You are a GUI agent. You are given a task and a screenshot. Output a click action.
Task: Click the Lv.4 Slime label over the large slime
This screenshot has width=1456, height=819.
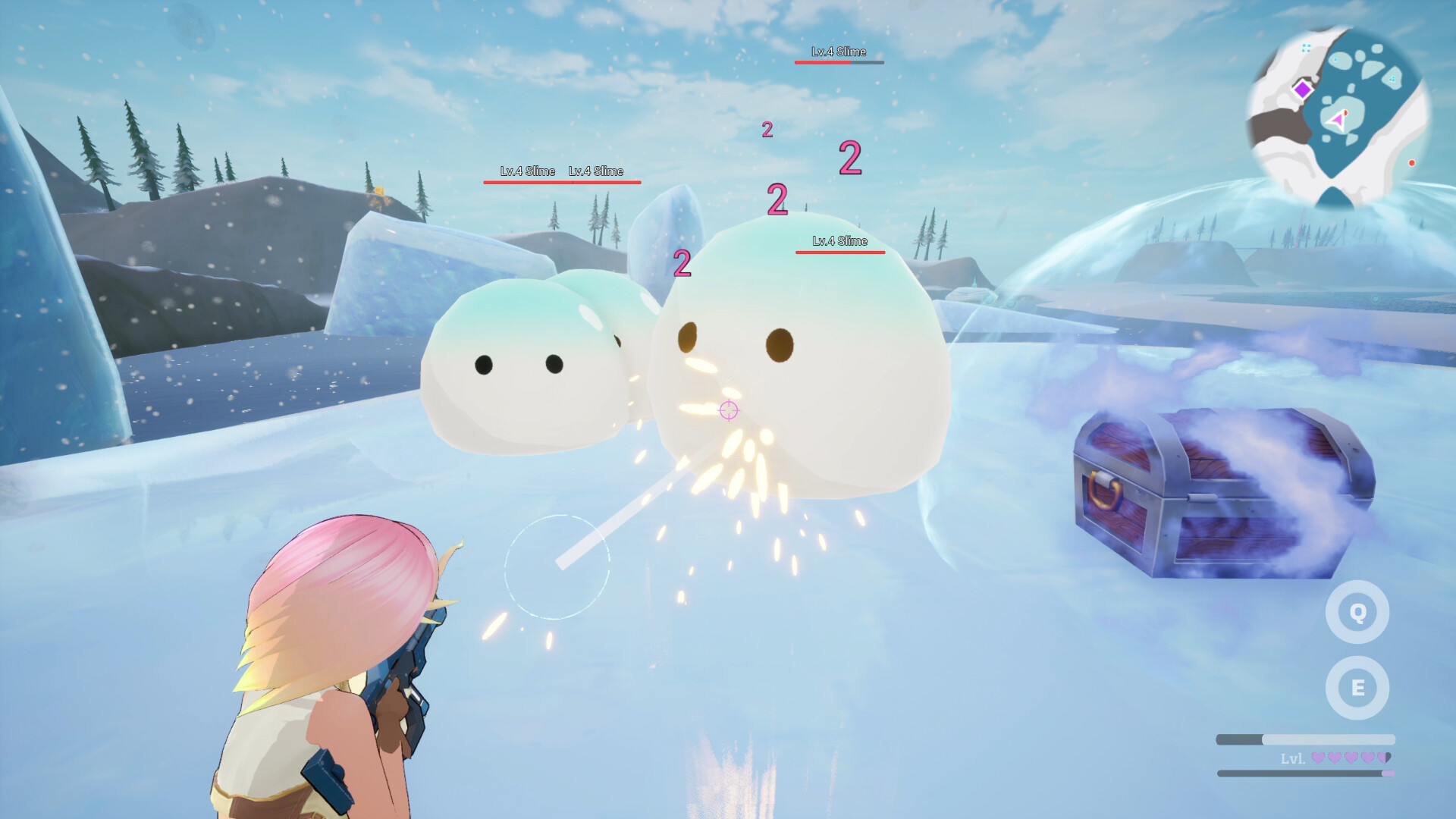click(x=839, y=243)
